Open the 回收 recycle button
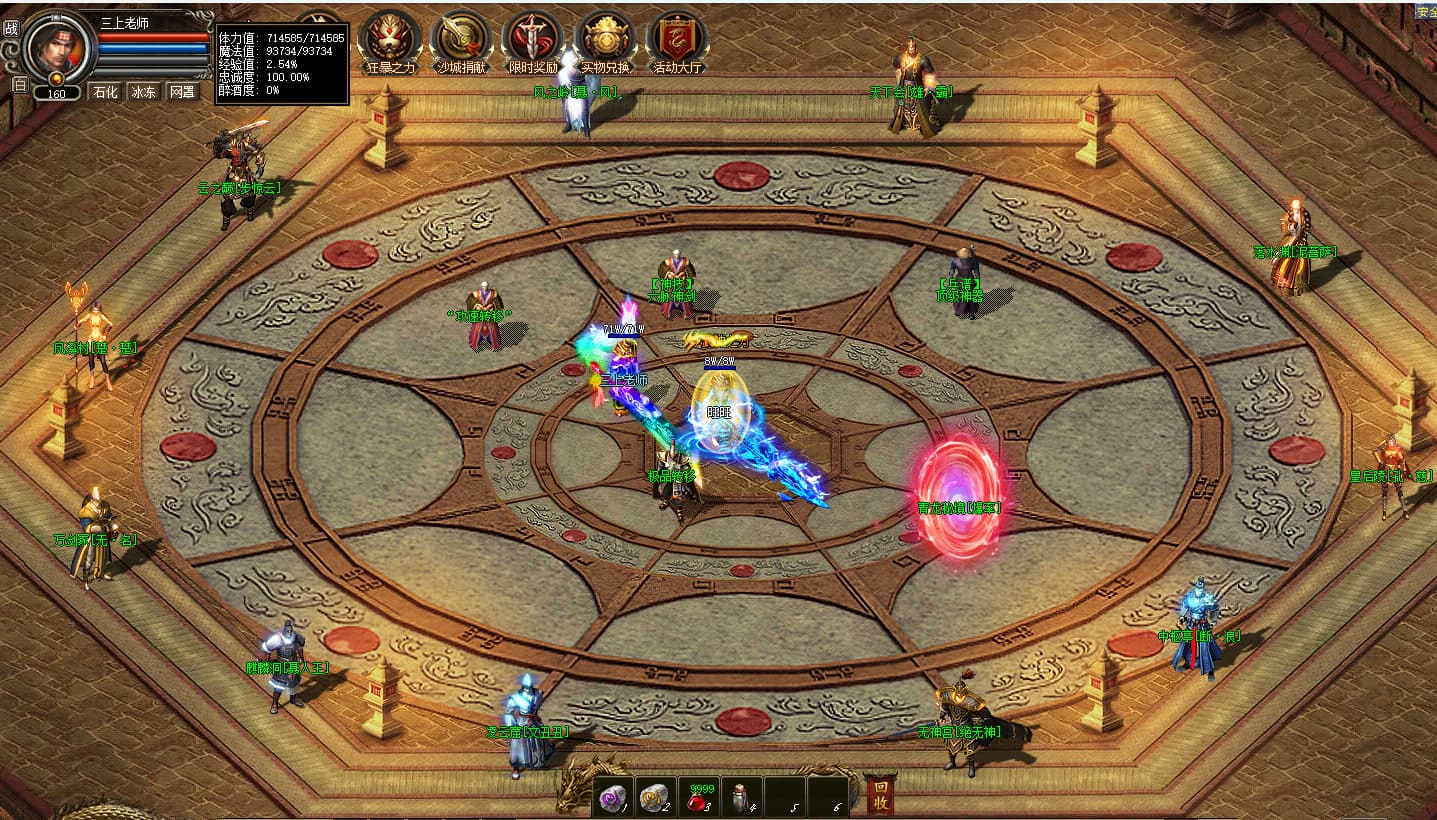The width and height of the screenshot is (1437, 820). click(x=880, y=794)
